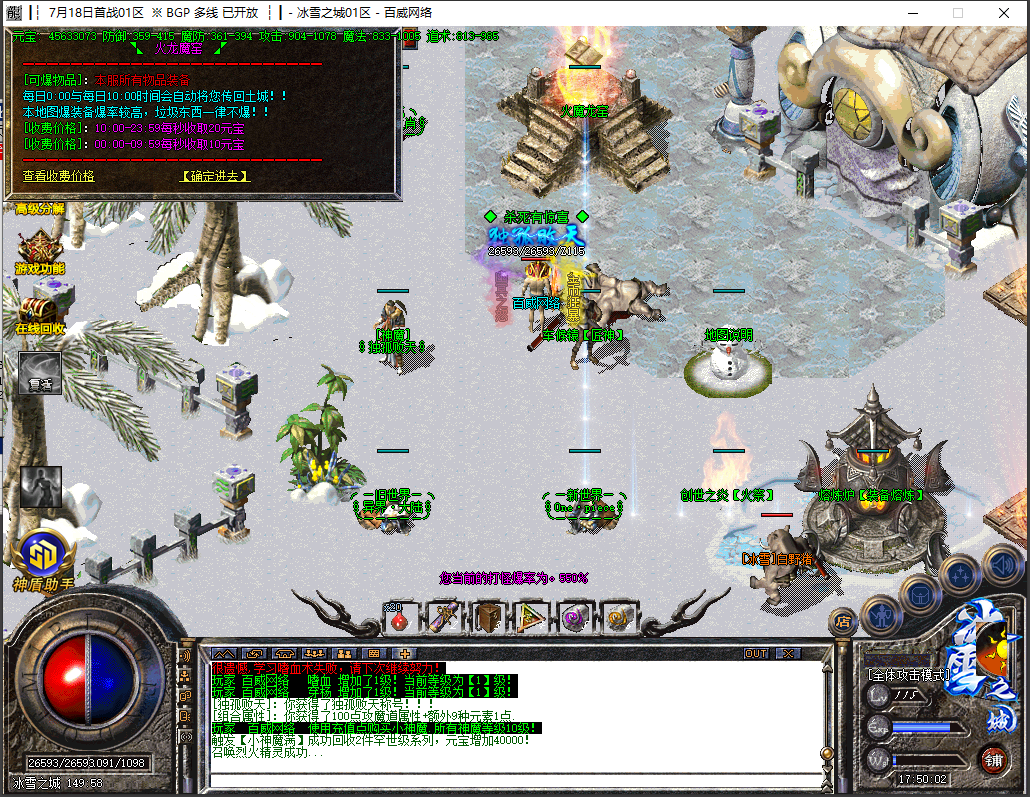Click the OUT button above chat
Screen dimensions: 1030x797
tap(757, 653)
